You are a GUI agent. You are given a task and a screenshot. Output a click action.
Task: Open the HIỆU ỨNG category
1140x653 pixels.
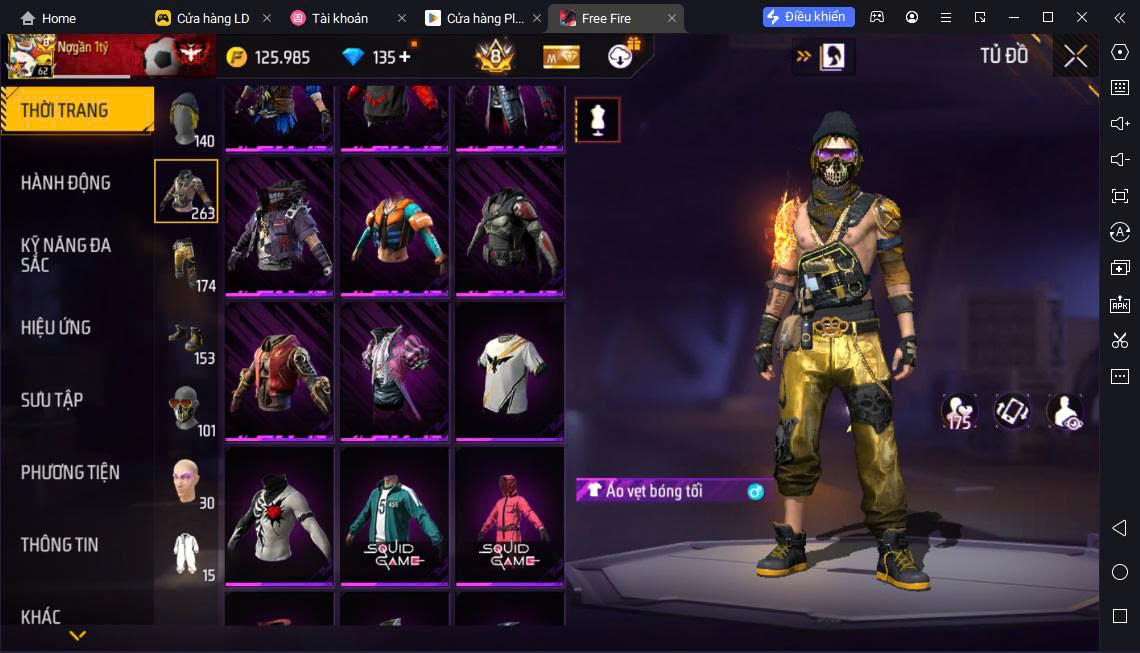tap(56, 327)
